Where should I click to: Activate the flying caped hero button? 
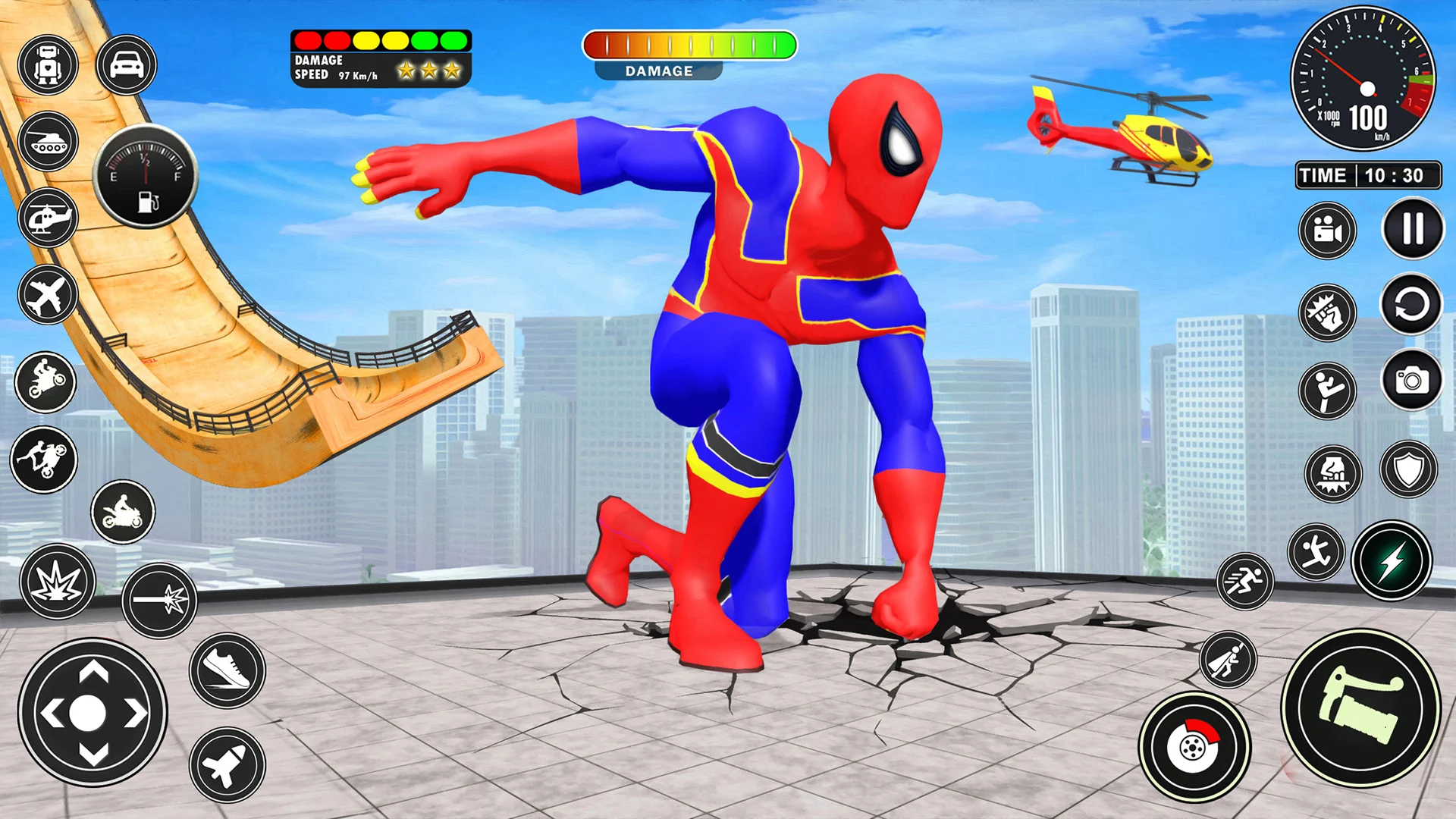(x=1228, y=660)
